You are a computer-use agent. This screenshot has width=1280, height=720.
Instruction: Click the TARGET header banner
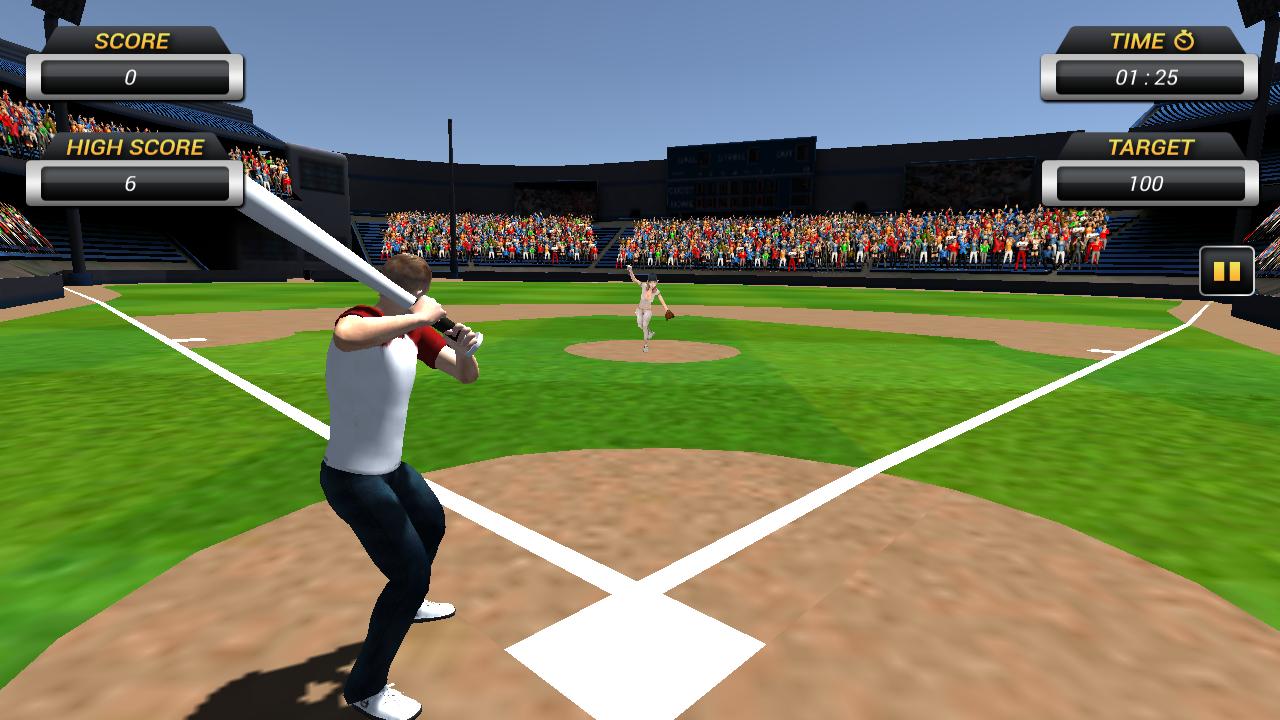[x=1152, y=147]
